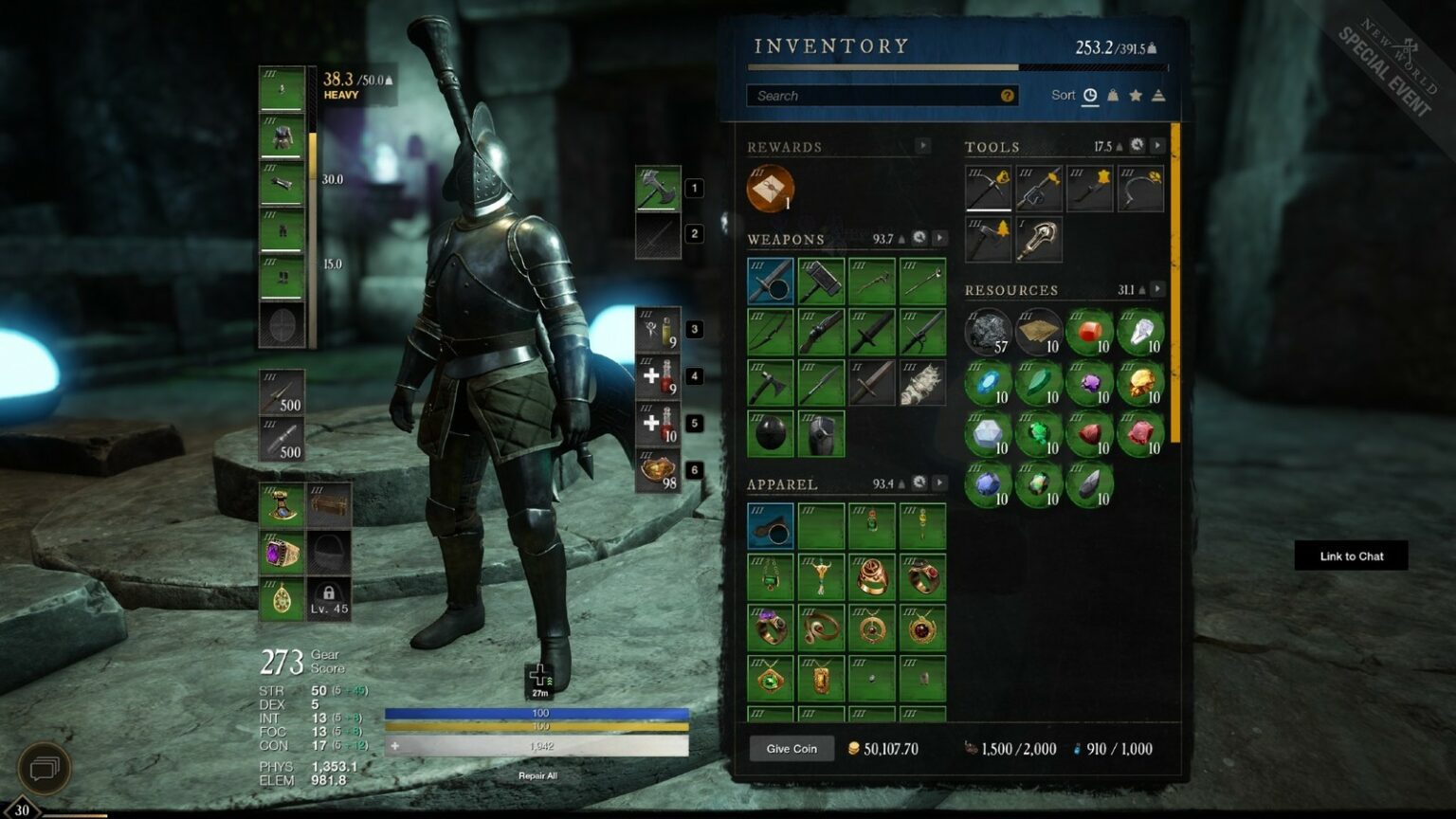Expand the Tools section arrow
Viewport: 1456px width, 819px height.
[1157, 146]
